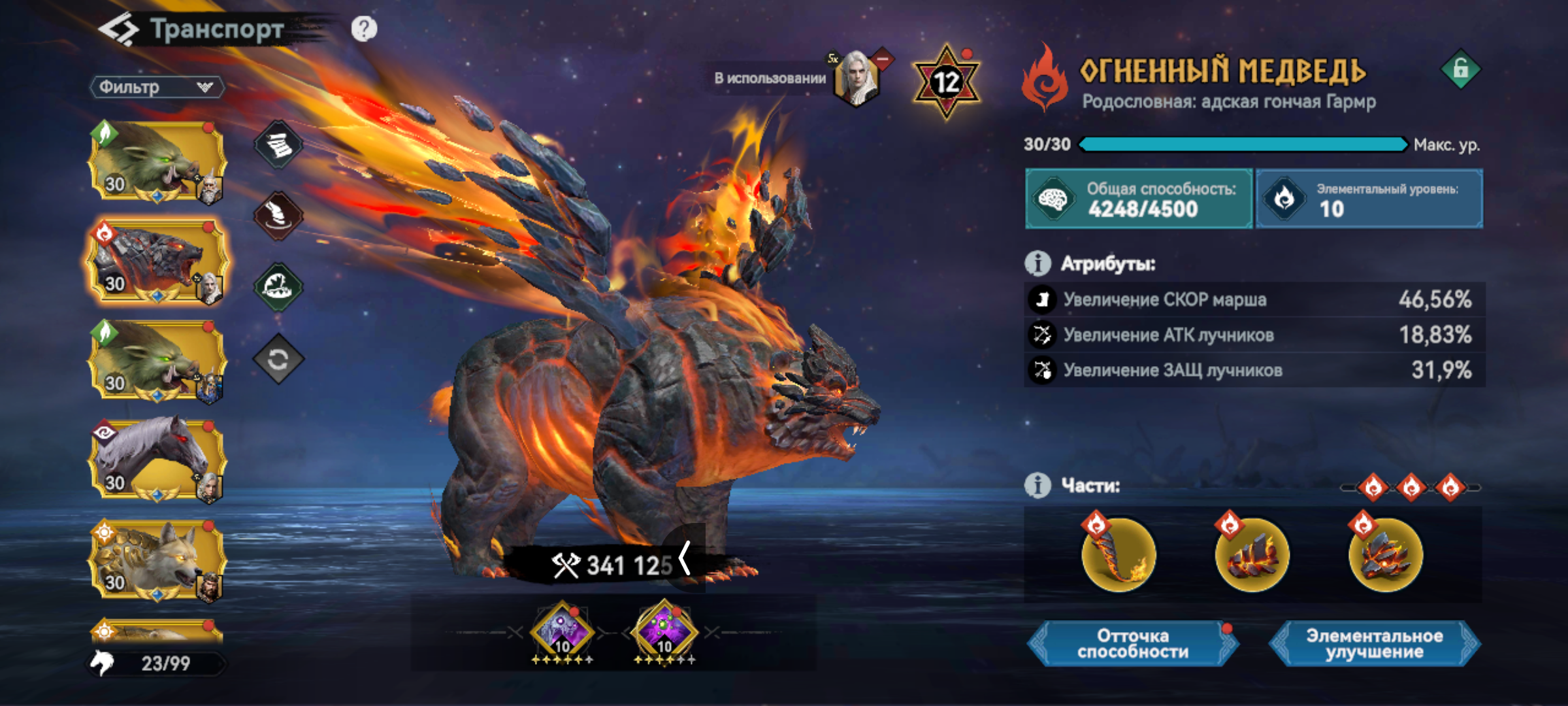Show attributes info
Image resolution: width=1568 pixels, height=706 pixels.
(x=1037, y=263)
